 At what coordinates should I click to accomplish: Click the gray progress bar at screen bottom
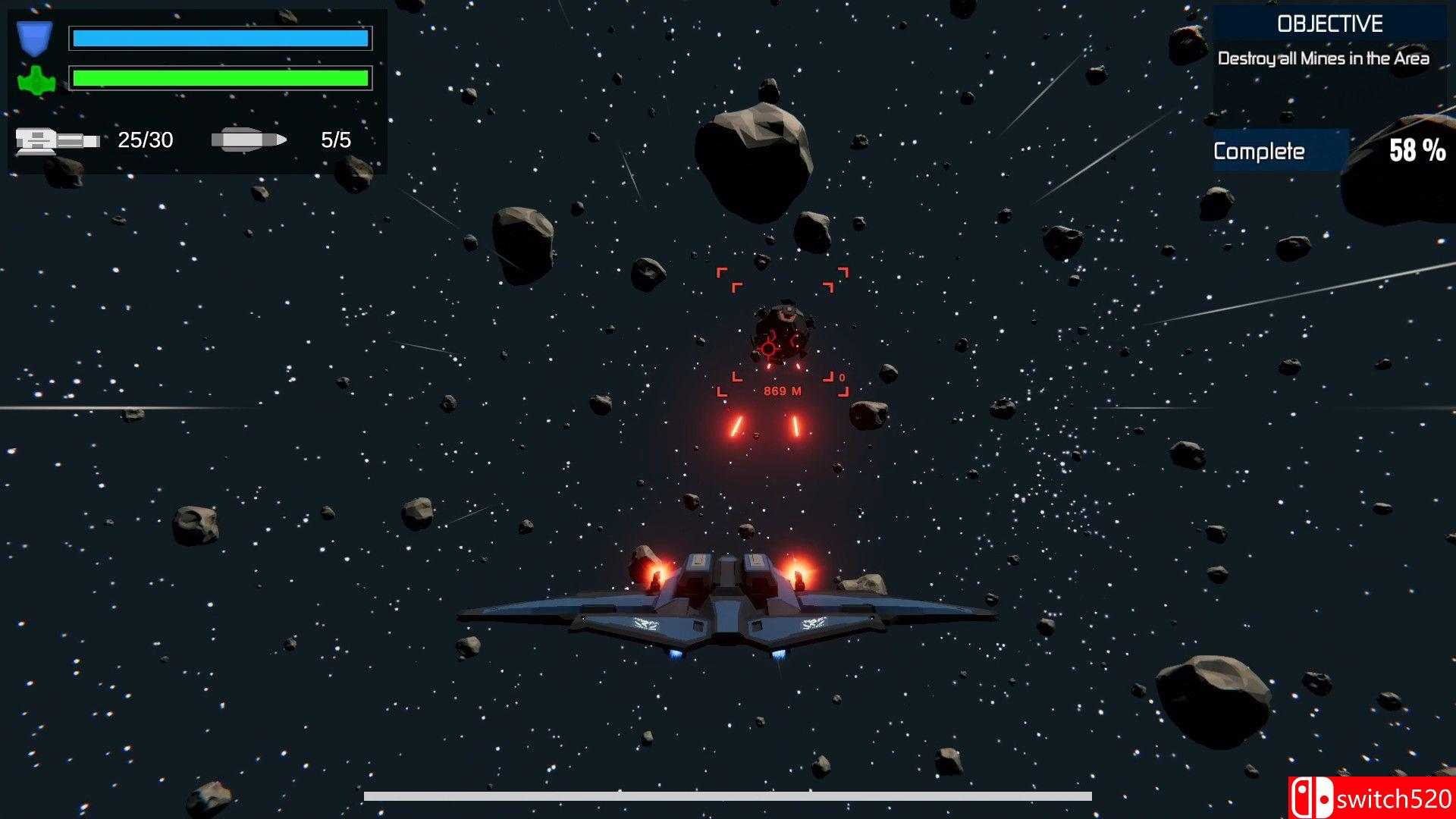click(x=728, y=794)
